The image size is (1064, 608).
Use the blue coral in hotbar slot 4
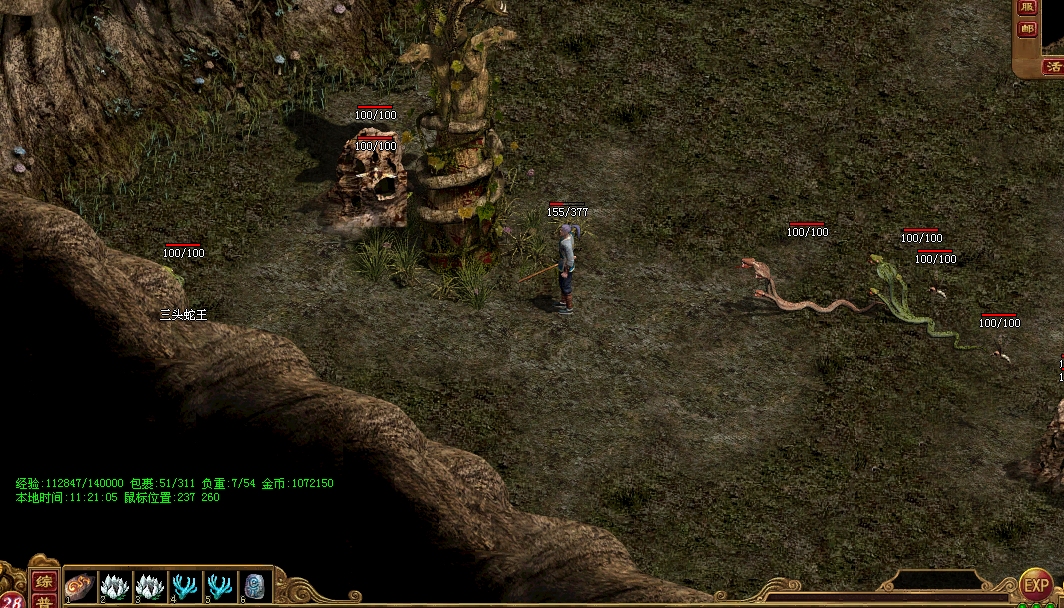coord(186,586)
